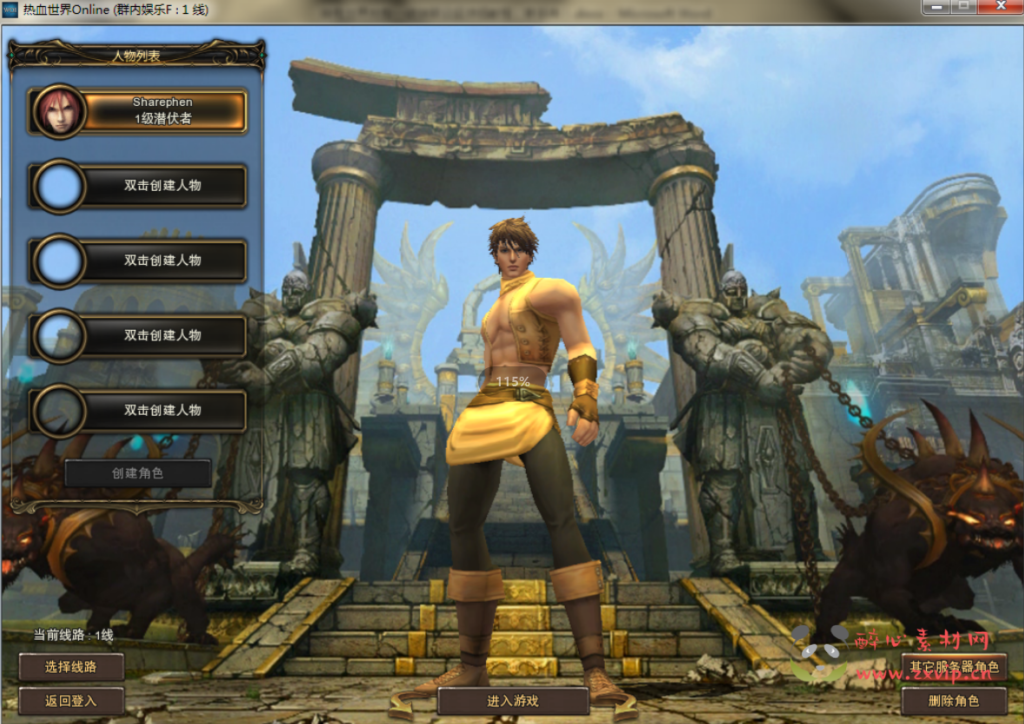Open the 选择线路 line selector
This screenshot has height=724, width=1024.
pyautogui.click(x=71, y=667)
